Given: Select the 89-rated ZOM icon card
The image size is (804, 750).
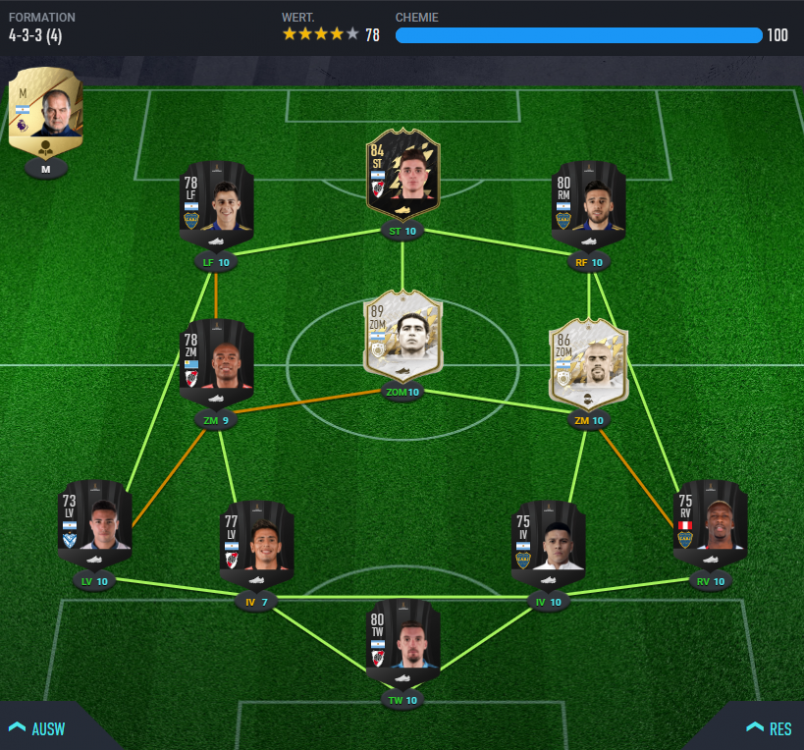Looking at the screenshot, I should 402,336.
